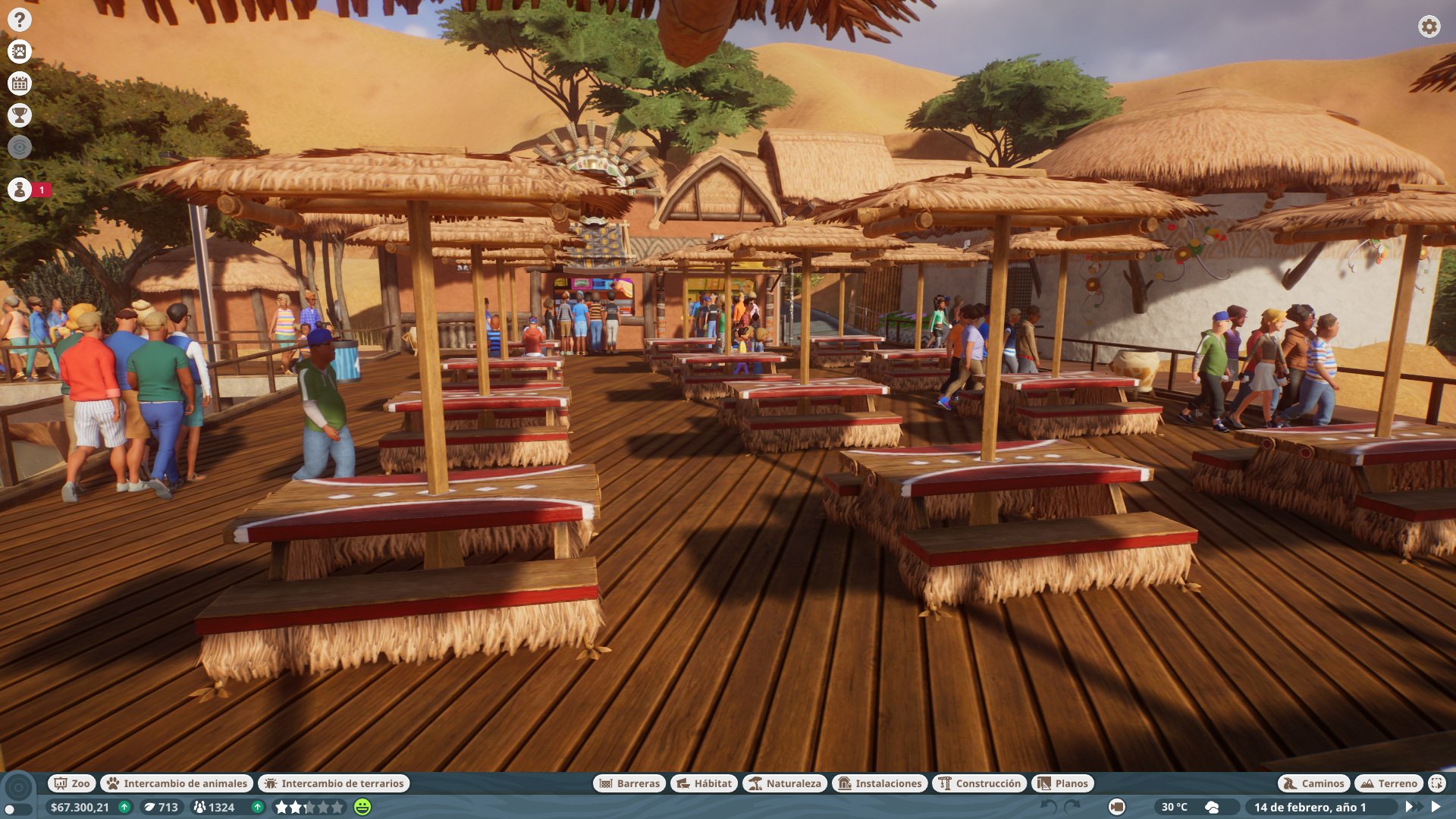Open the help question mark icon

pos(19,18)
